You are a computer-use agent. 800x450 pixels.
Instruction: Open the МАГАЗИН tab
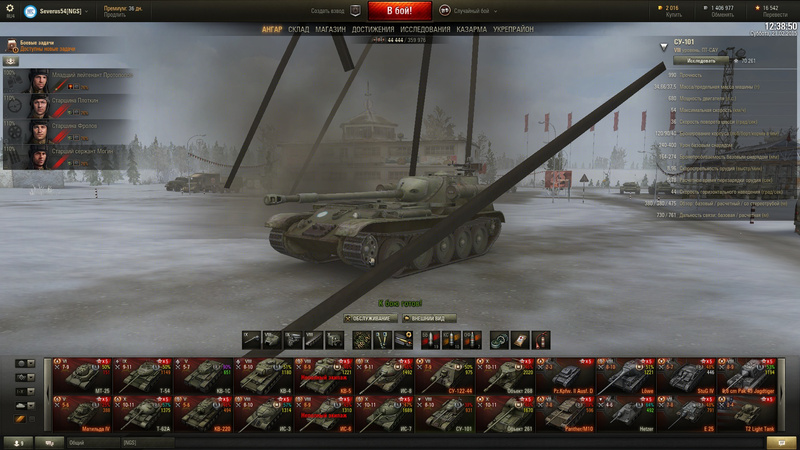click(x=330, y=30)
